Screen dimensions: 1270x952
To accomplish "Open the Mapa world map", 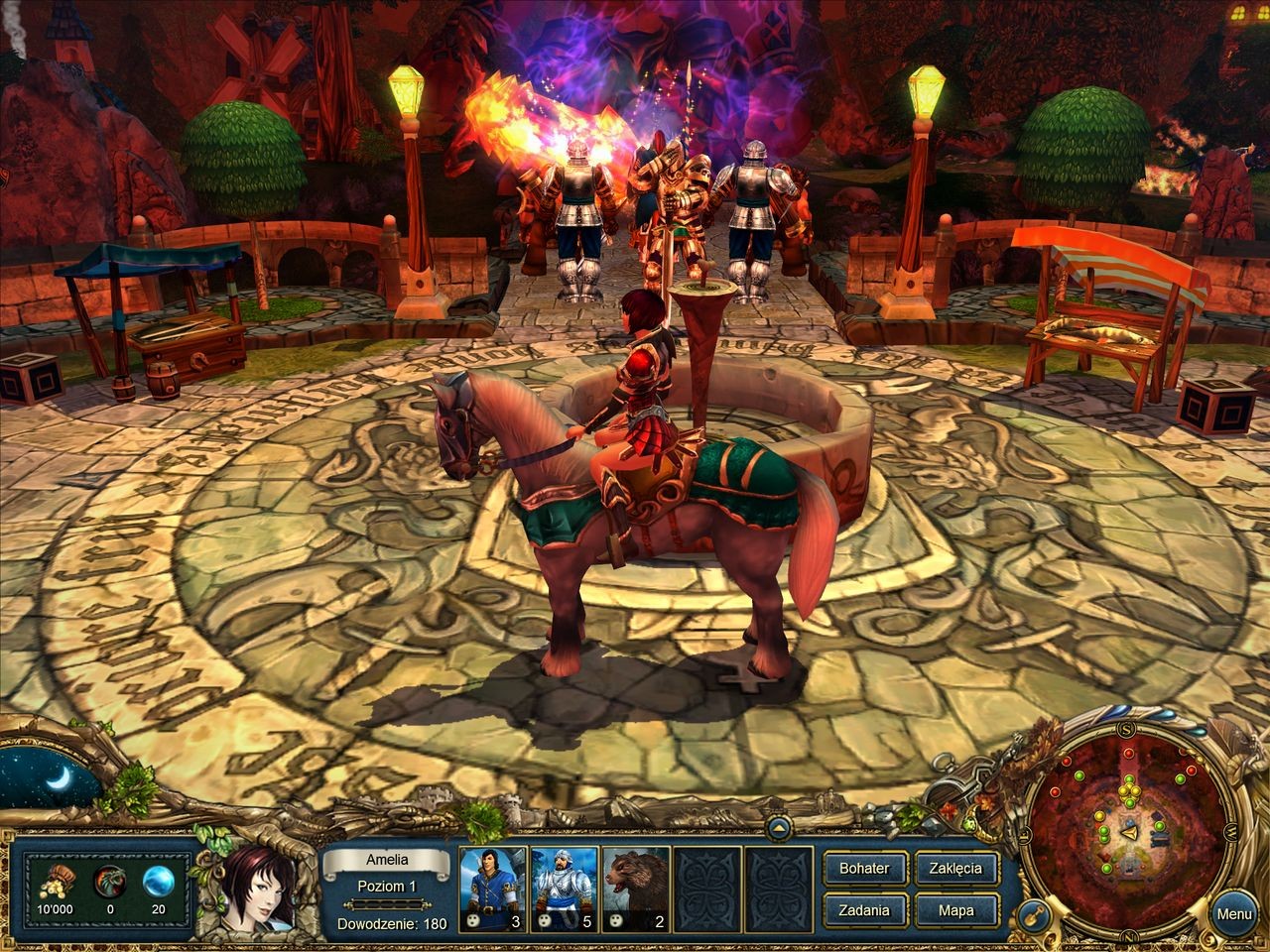I will click(x=955, y=910).
